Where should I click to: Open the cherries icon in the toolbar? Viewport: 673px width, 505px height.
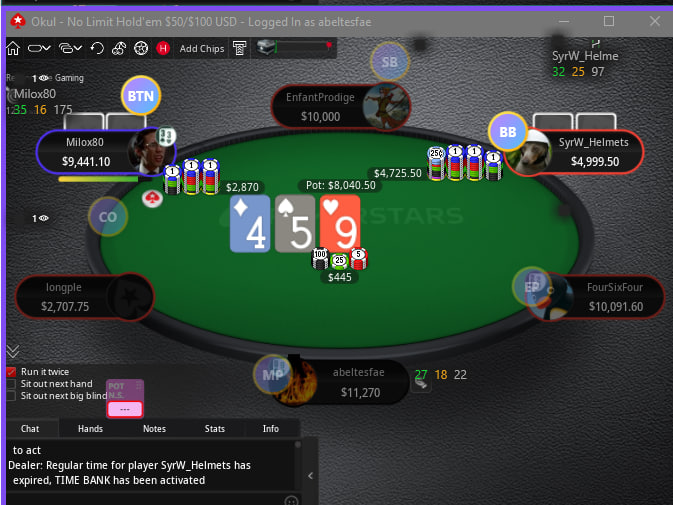point(119,48)
